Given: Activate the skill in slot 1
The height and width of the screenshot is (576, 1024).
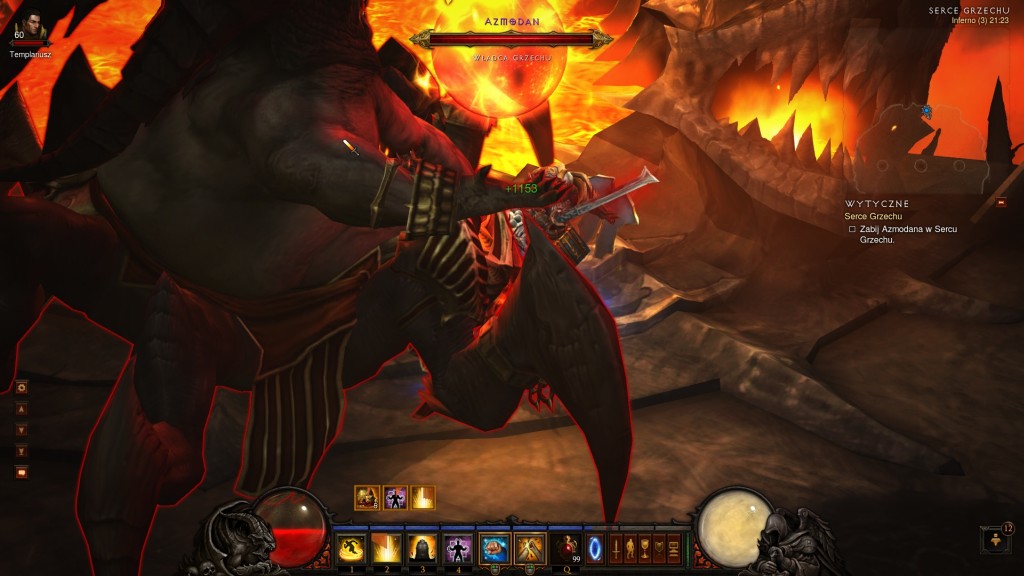Looking at the screenshot, I should tap(350, 548).
